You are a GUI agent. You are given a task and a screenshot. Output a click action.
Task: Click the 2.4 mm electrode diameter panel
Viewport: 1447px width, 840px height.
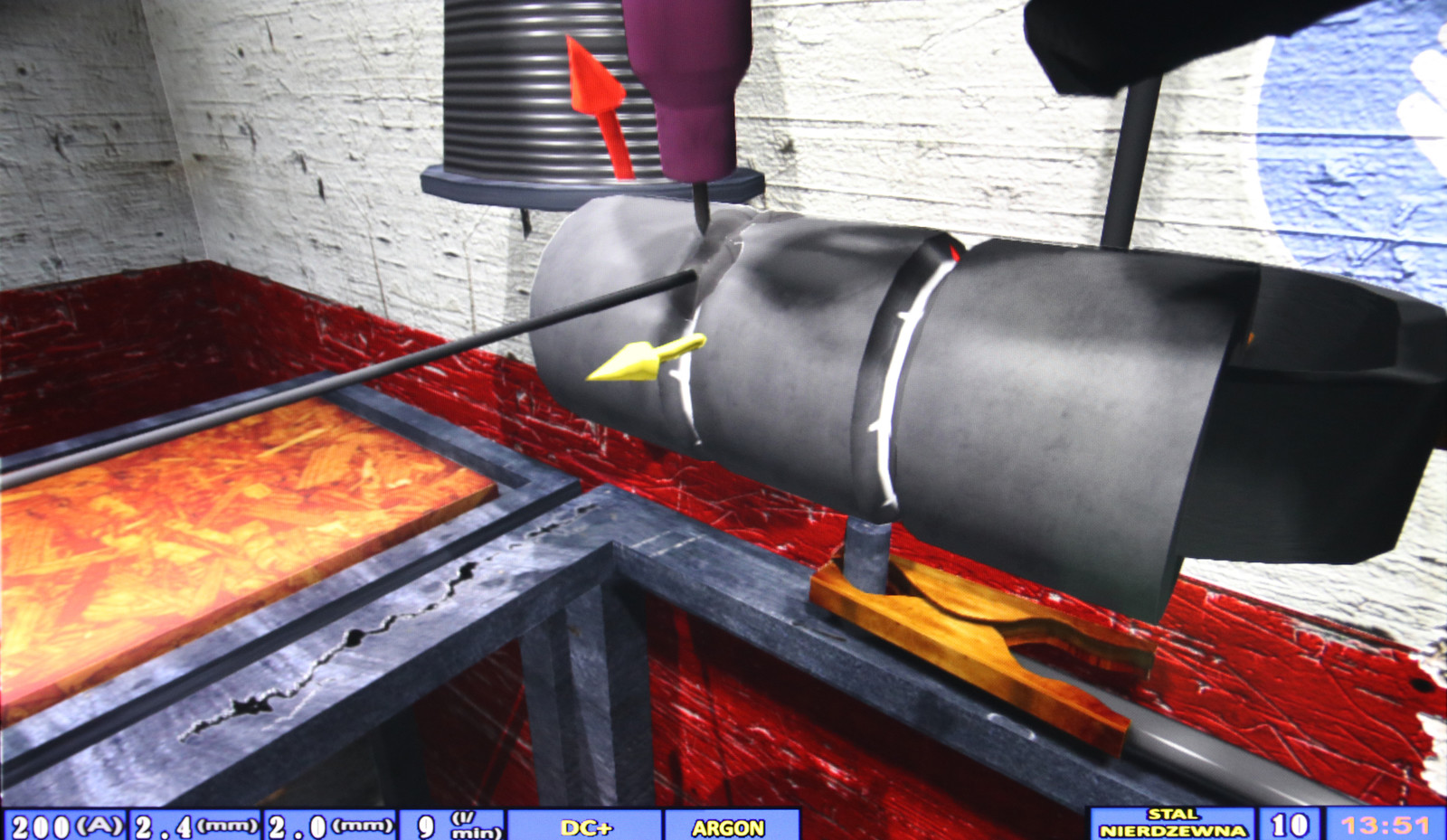click(x=196, y=826)
